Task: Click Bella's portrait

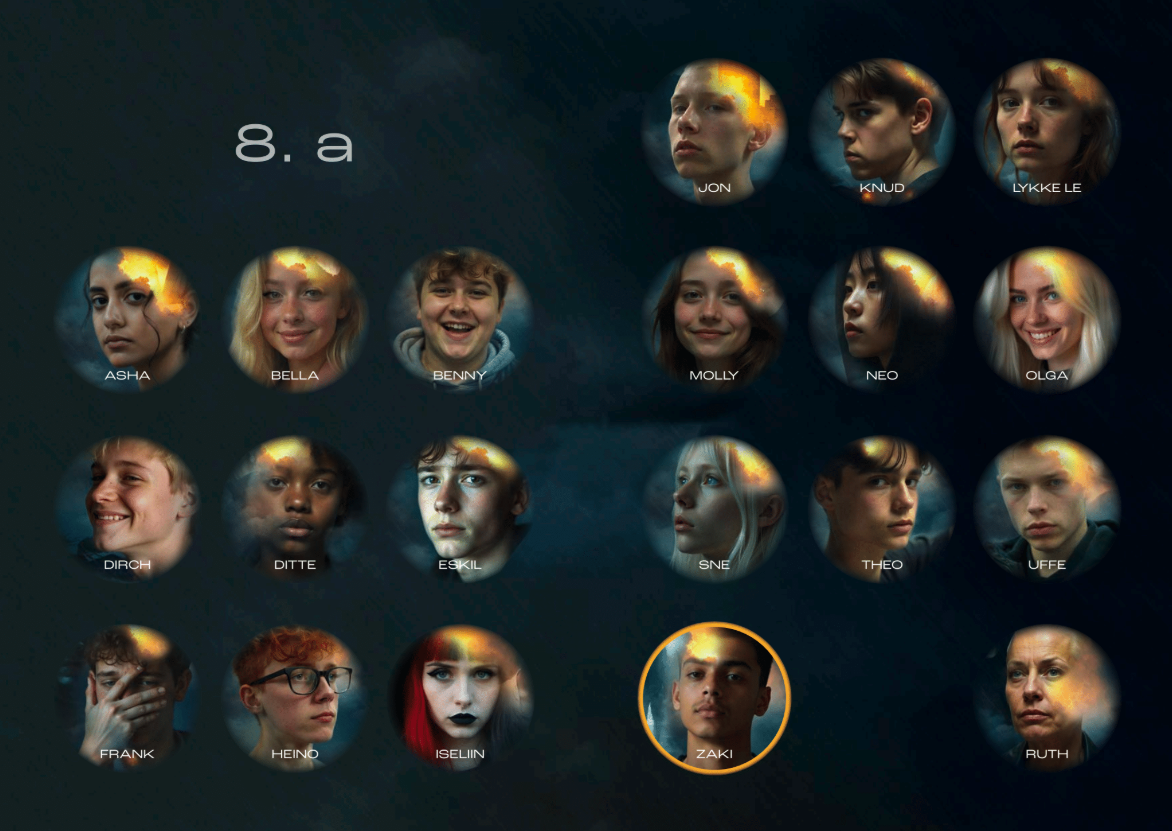Action: (295, 318)
